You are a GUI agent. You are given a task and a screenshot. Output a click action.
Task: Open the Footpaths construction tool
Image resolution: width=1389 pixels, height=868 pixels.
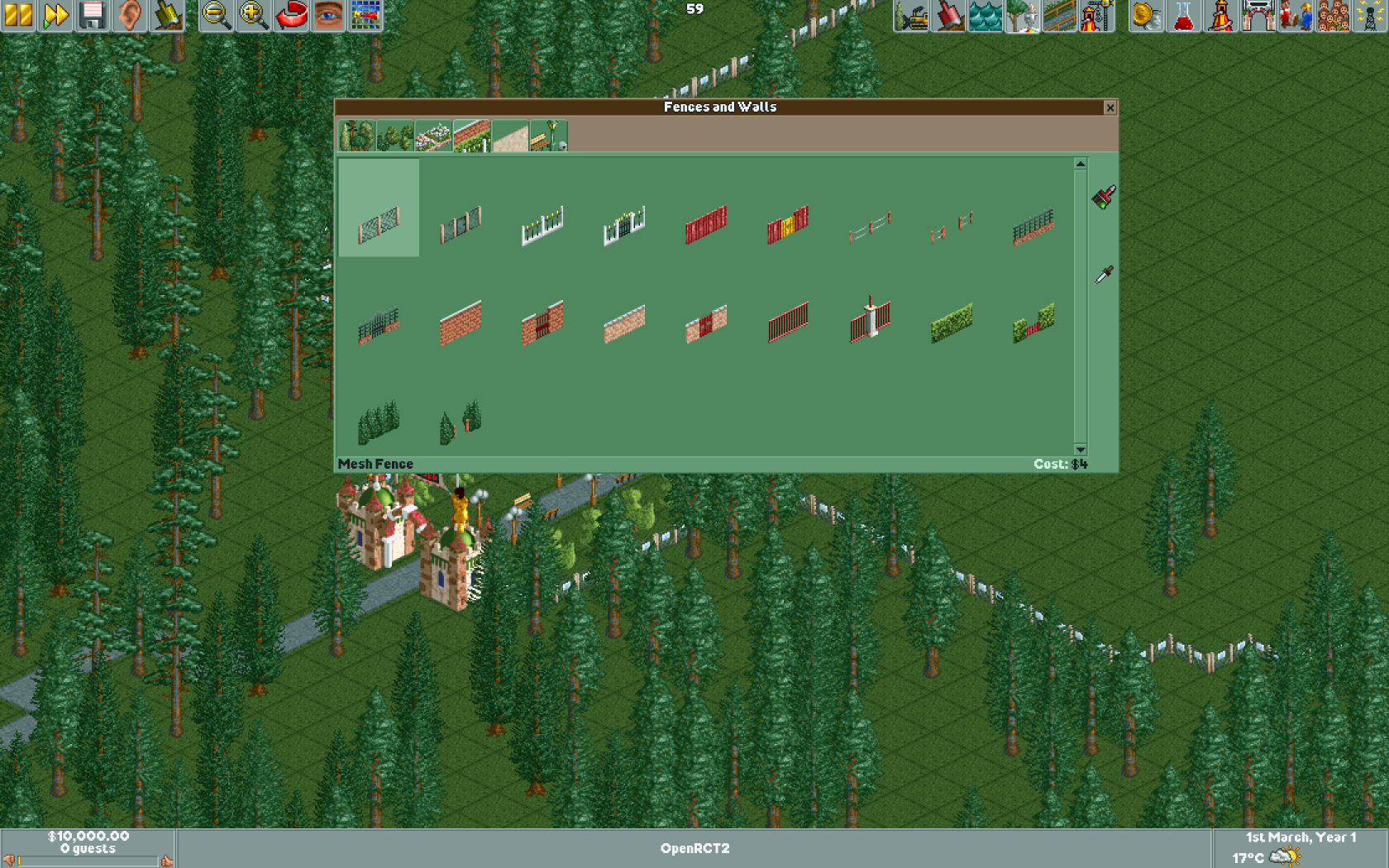[x=1060, y=17]
